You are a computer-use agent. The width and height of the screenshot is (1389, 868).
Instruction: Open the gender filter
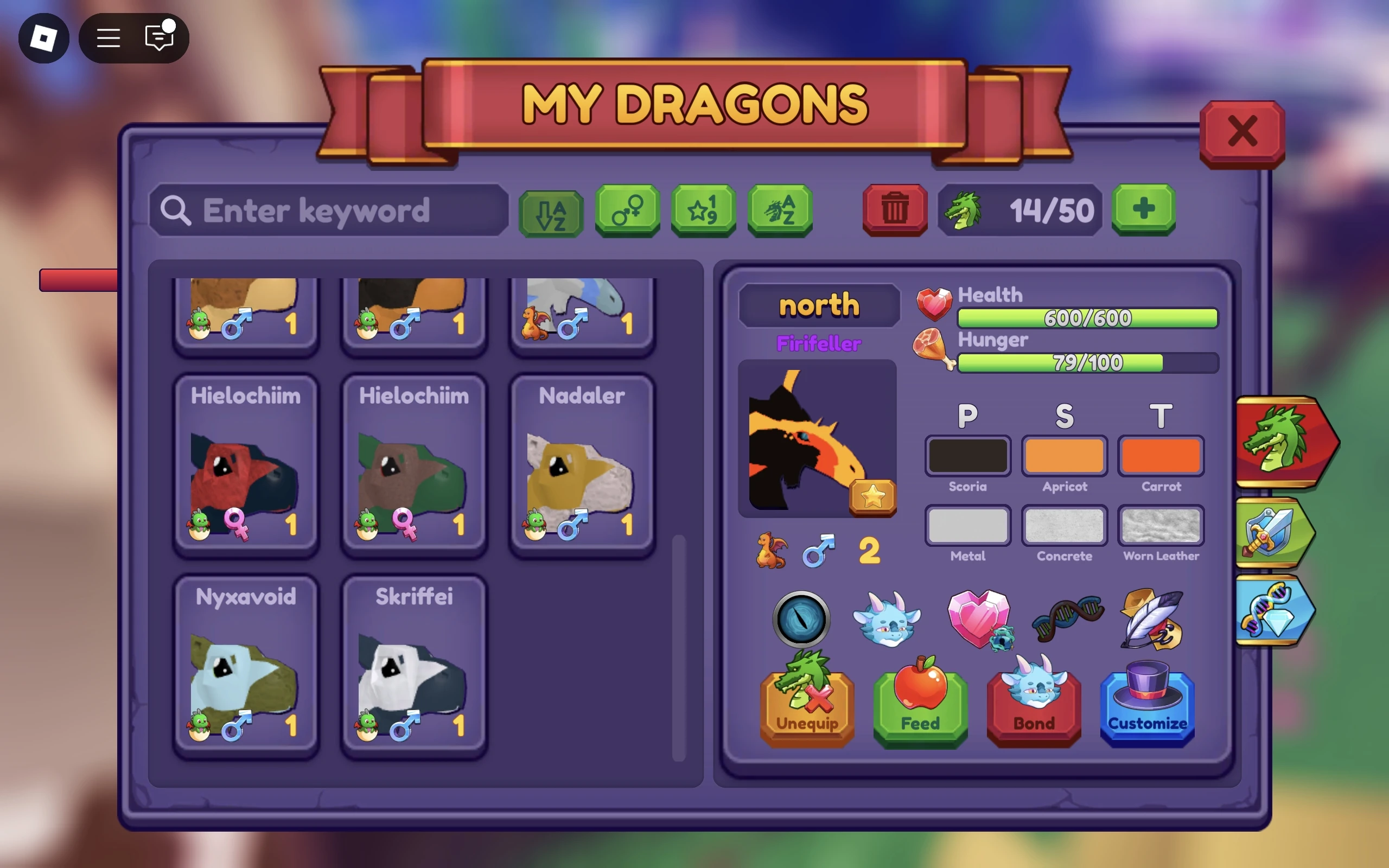pos(626,210)
